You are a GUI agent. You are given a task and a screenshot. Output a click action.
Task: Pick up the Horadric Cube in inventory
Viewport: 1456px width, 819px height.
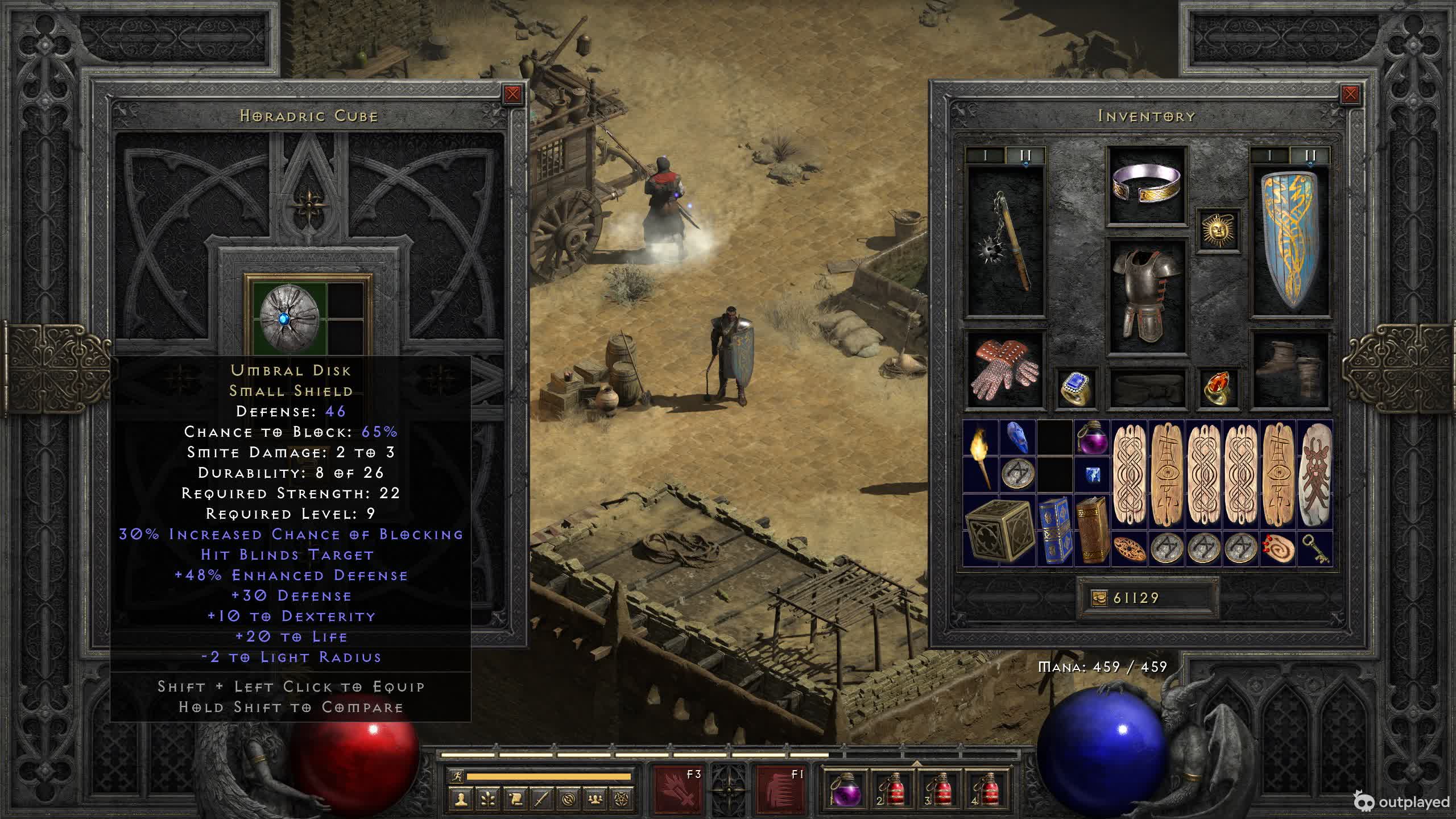(999, 530)
